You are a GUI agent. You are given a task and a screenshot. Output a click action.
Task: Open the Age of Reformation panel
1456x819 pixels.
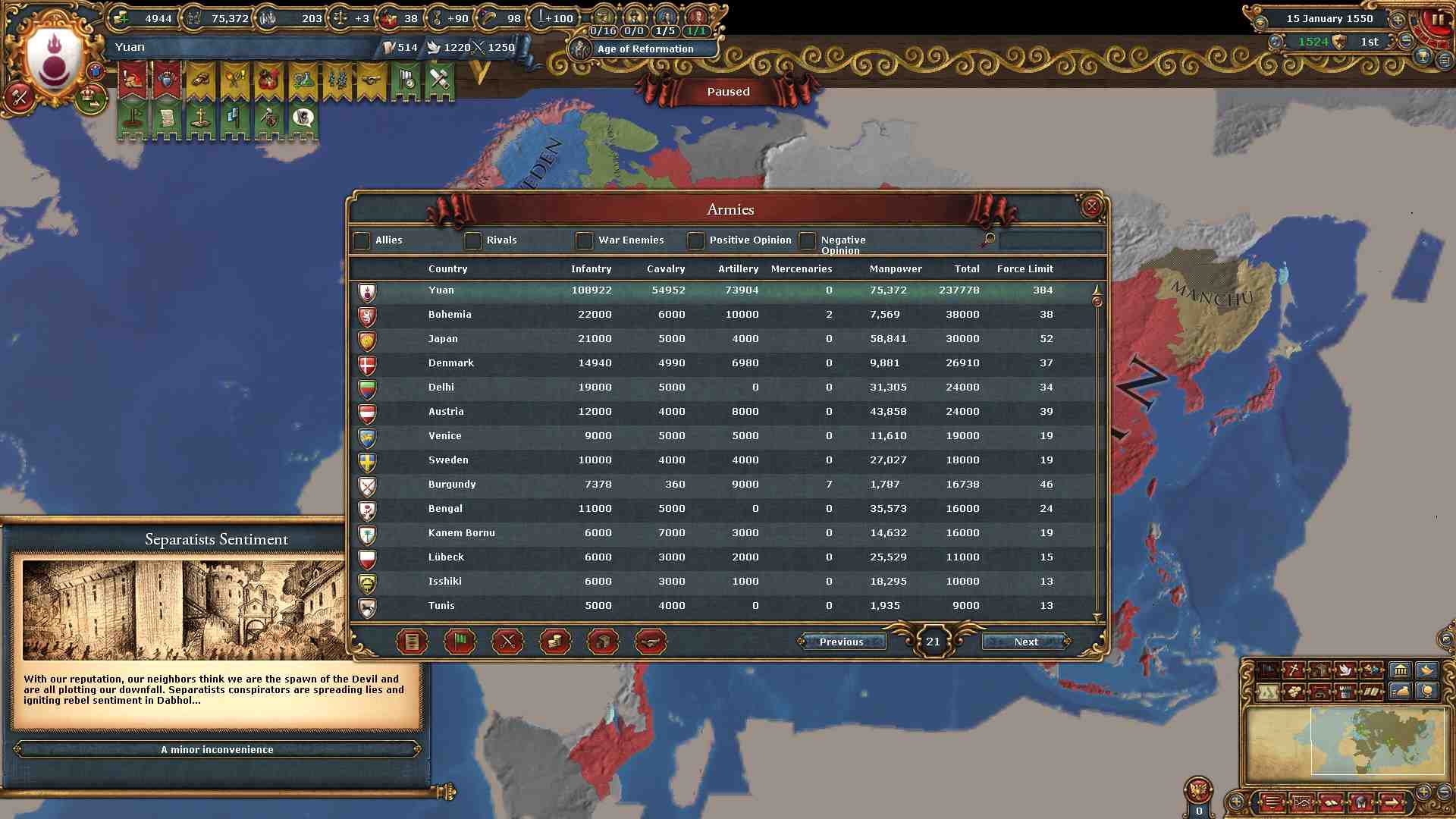click(x=645, y=49)
